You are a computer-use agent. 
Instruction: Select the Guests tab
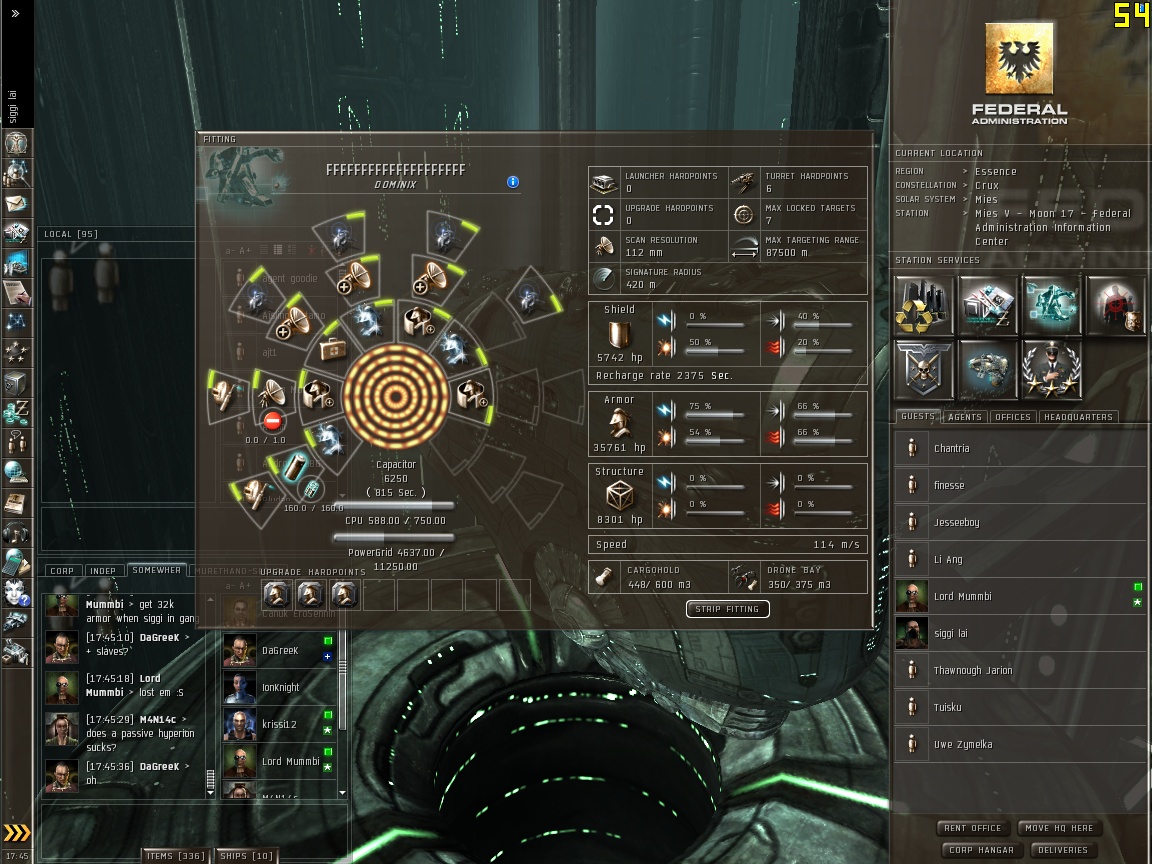point(918,417)
